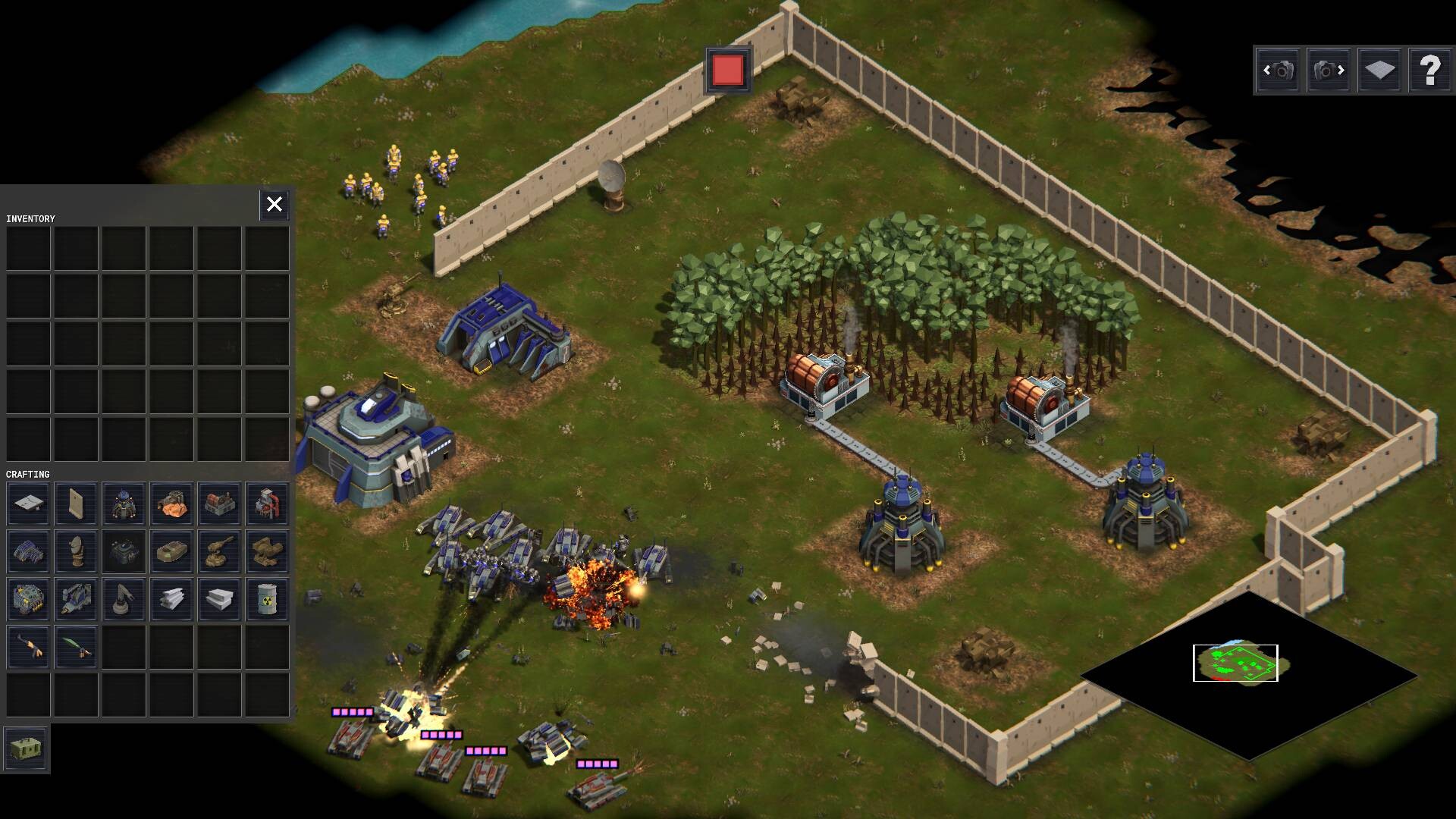Craft the radar dish structure
The width and height of the screenshot is (1456, 819).
[x=76, y=551]
